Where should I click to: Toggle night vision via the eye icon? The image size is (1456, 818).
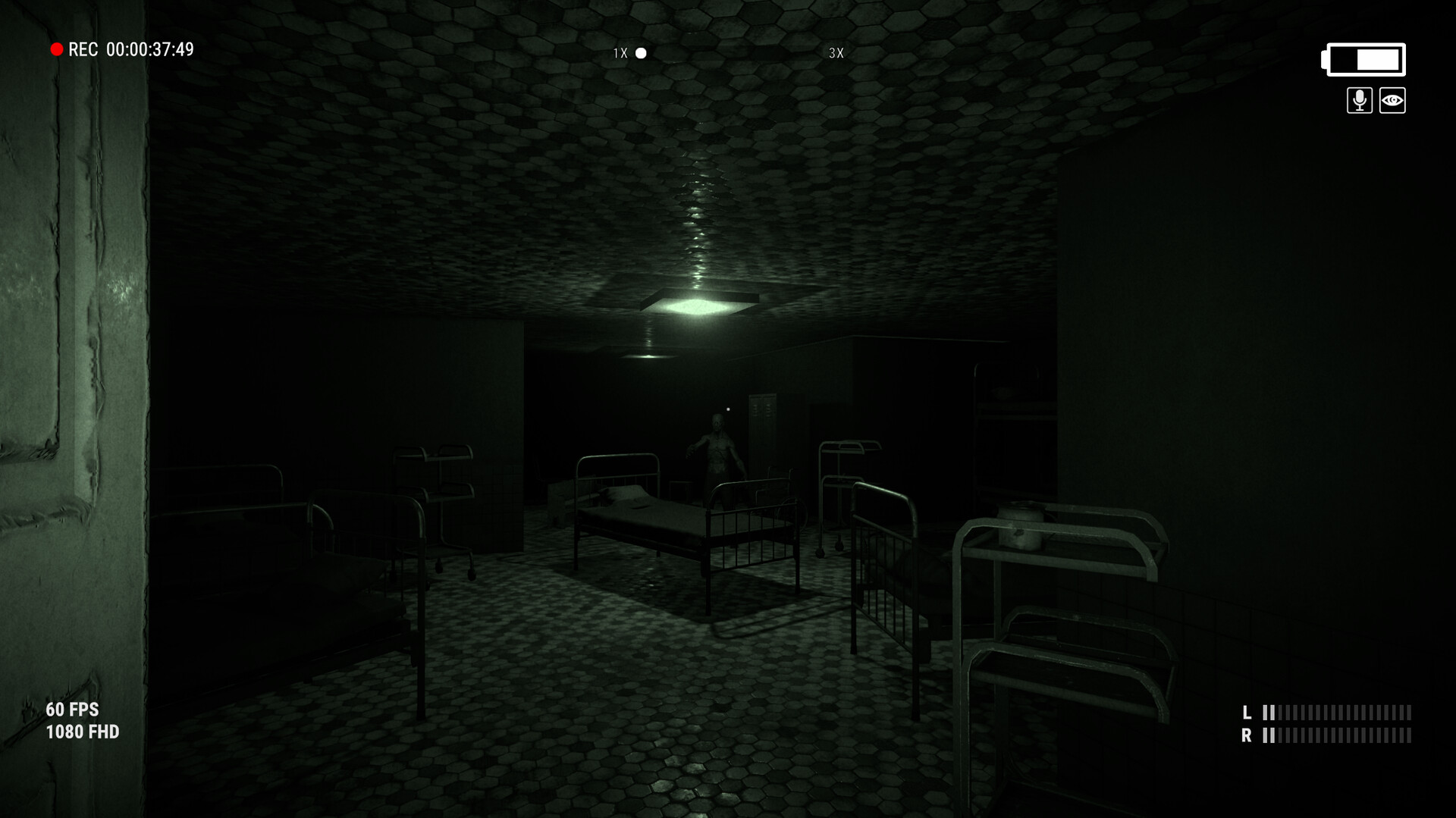pos(1394,99)
